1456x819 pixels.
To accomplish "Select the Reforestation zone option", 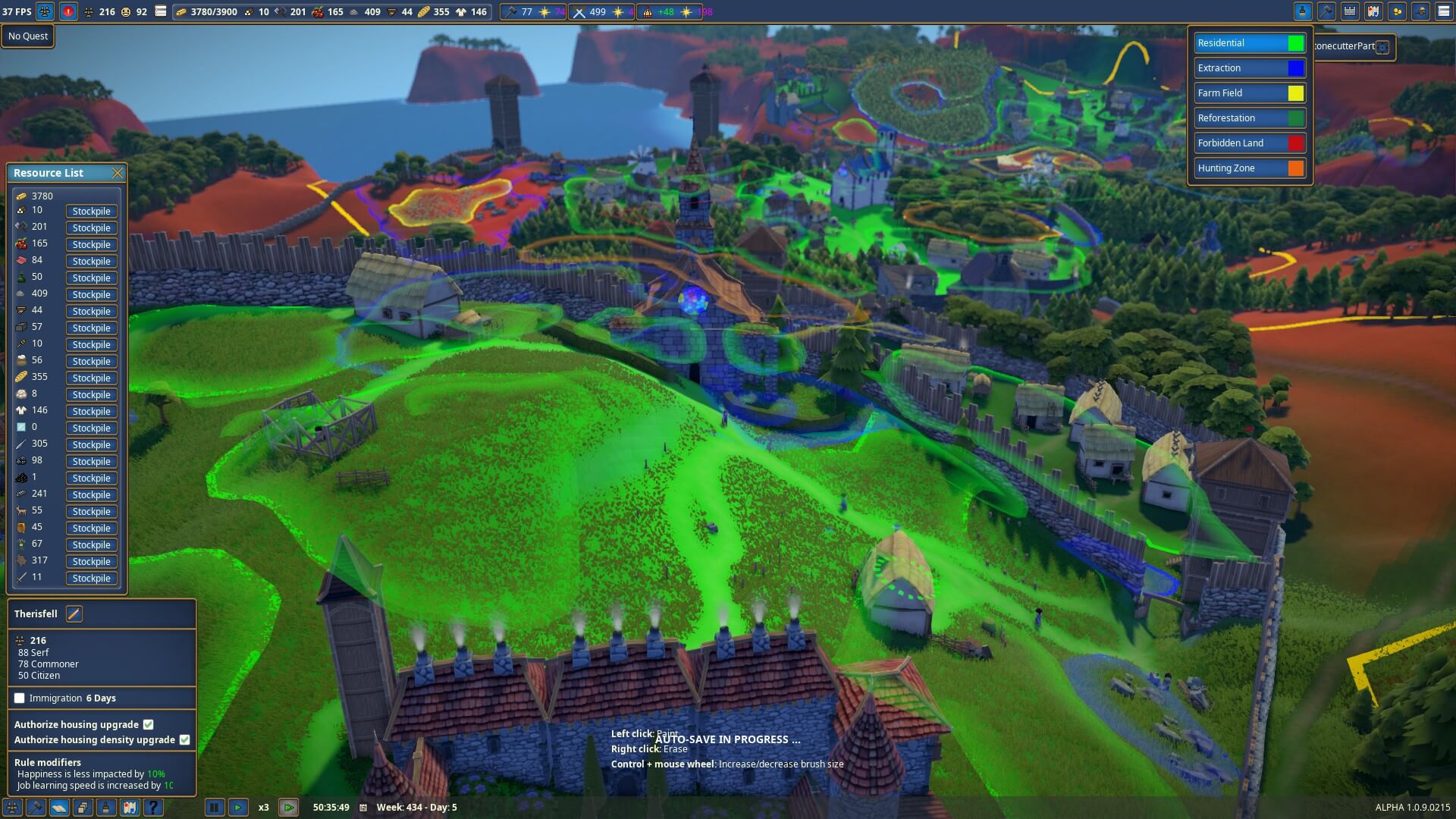I will tap(1250, 118).
